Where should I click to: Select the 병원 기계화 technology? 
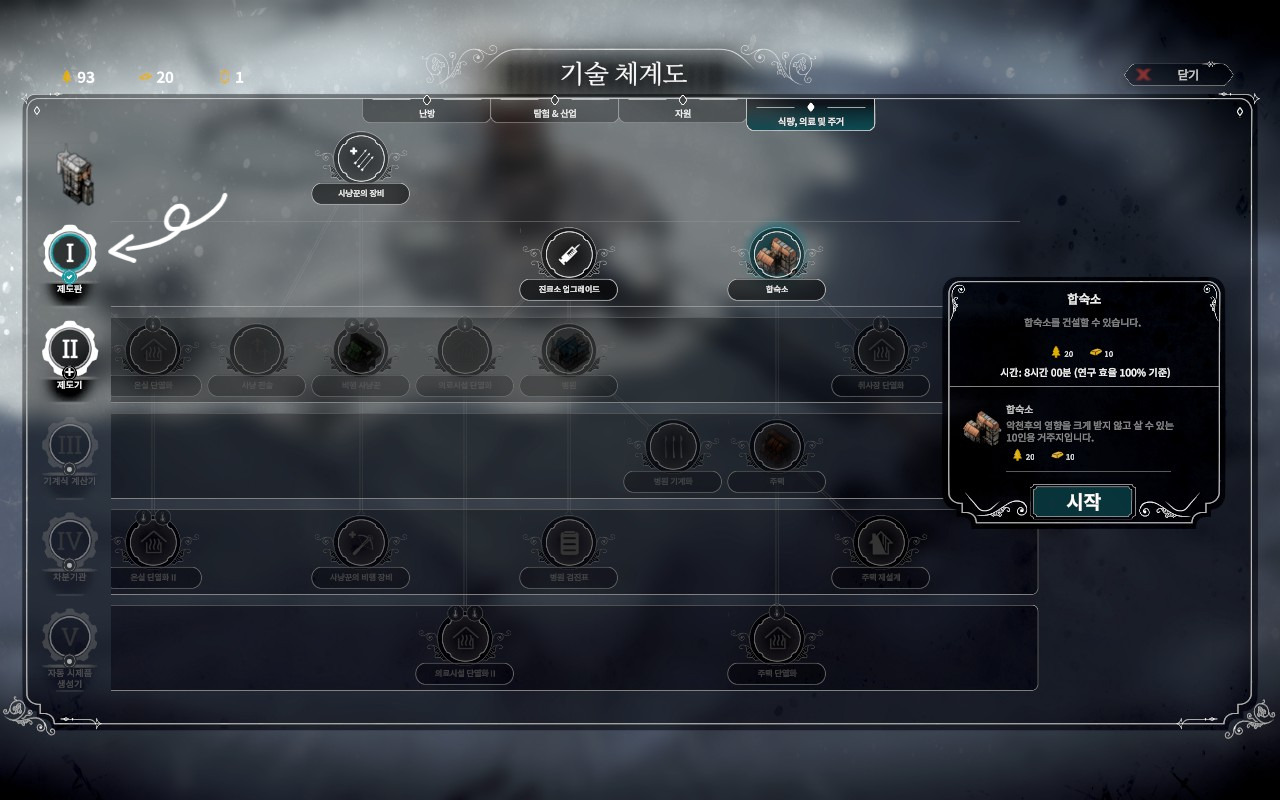coord(672,447)
